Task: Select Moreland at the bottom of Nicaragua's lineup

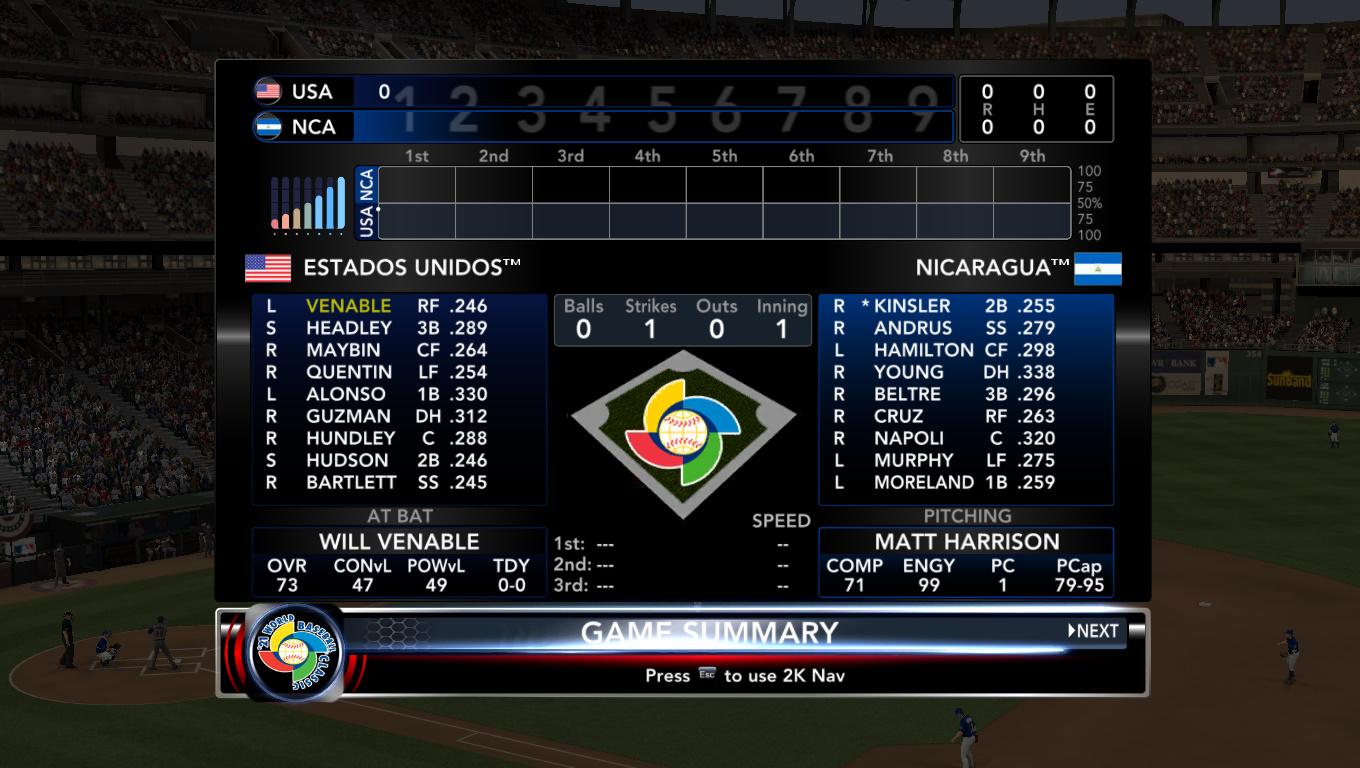Action: [x=923, y=482]
